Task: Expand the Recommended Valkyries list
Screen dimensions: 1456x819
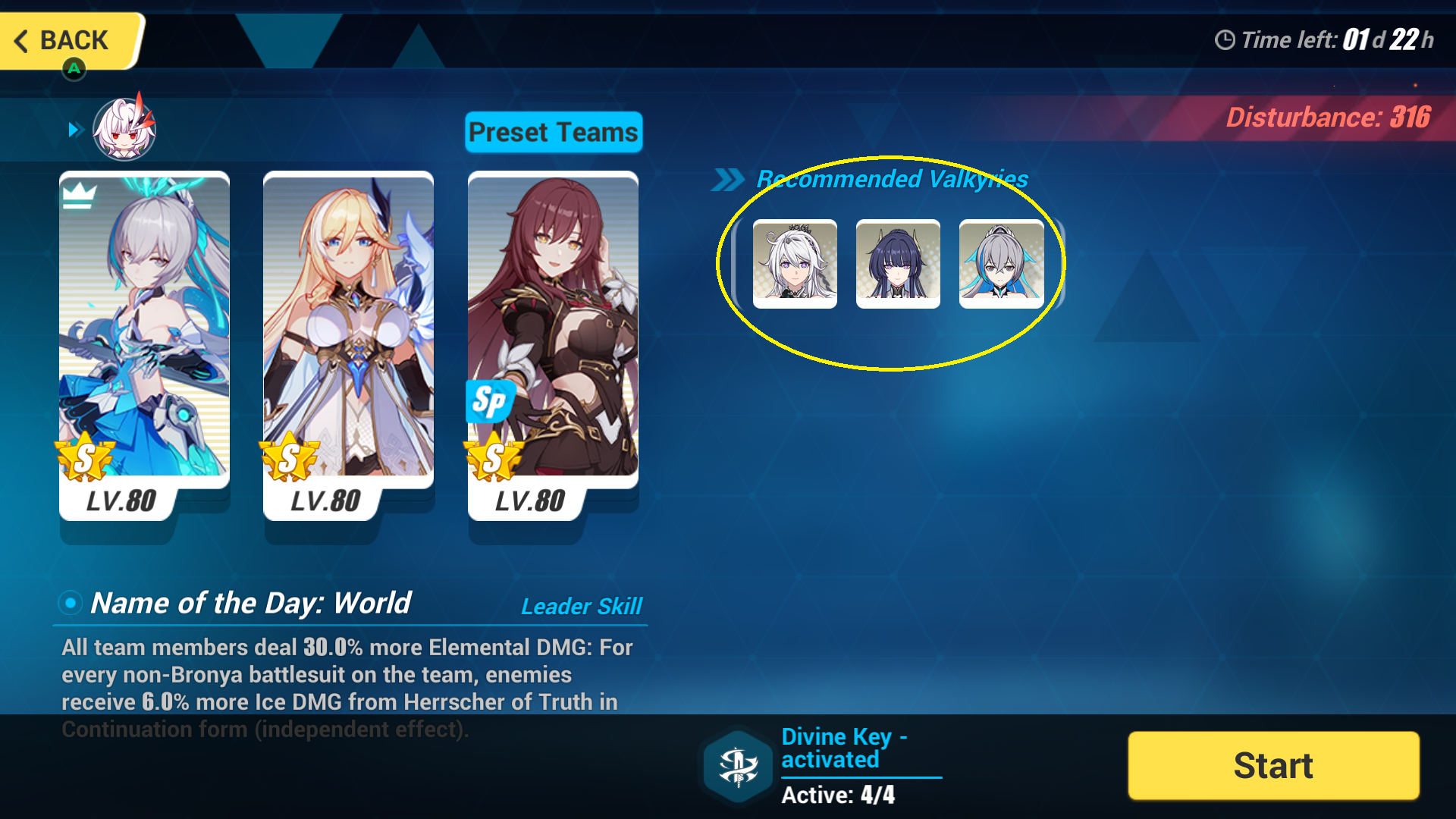Action: tap(891, 179)
